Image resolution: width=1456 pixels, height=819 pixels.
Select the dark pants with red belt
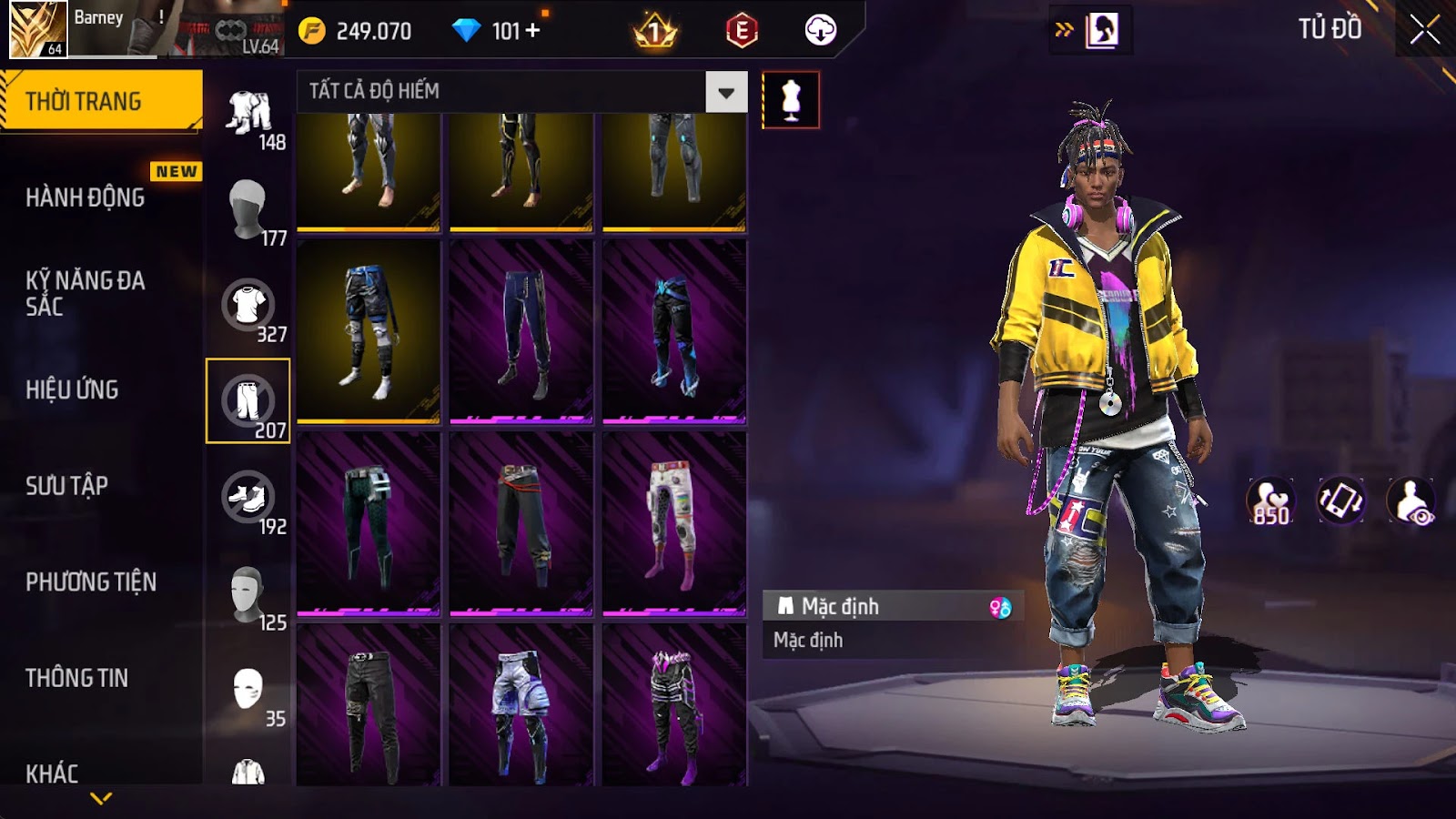point(521,523)
